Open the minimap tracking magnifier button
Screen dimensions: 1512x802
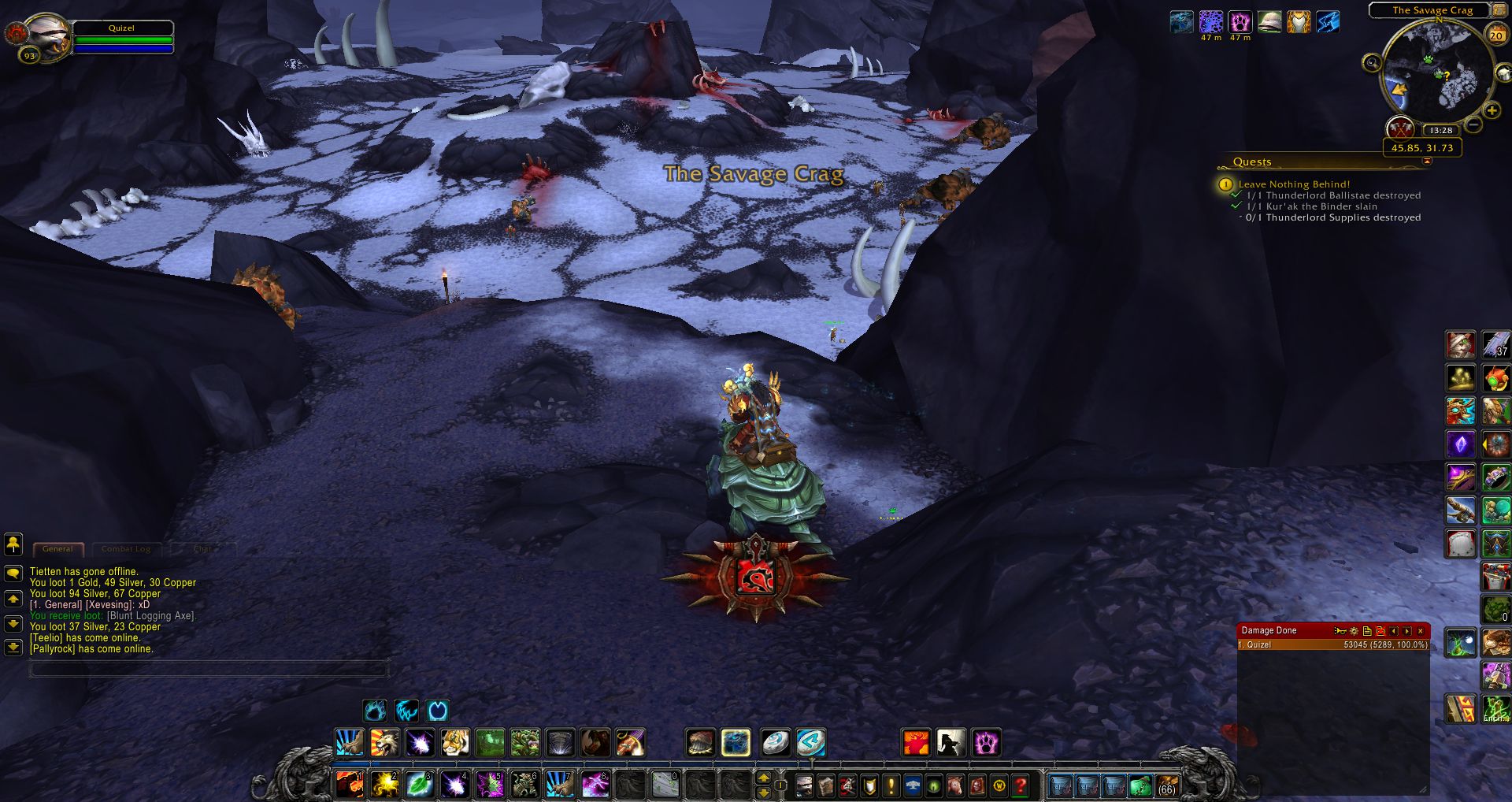tap(1372, 63)
